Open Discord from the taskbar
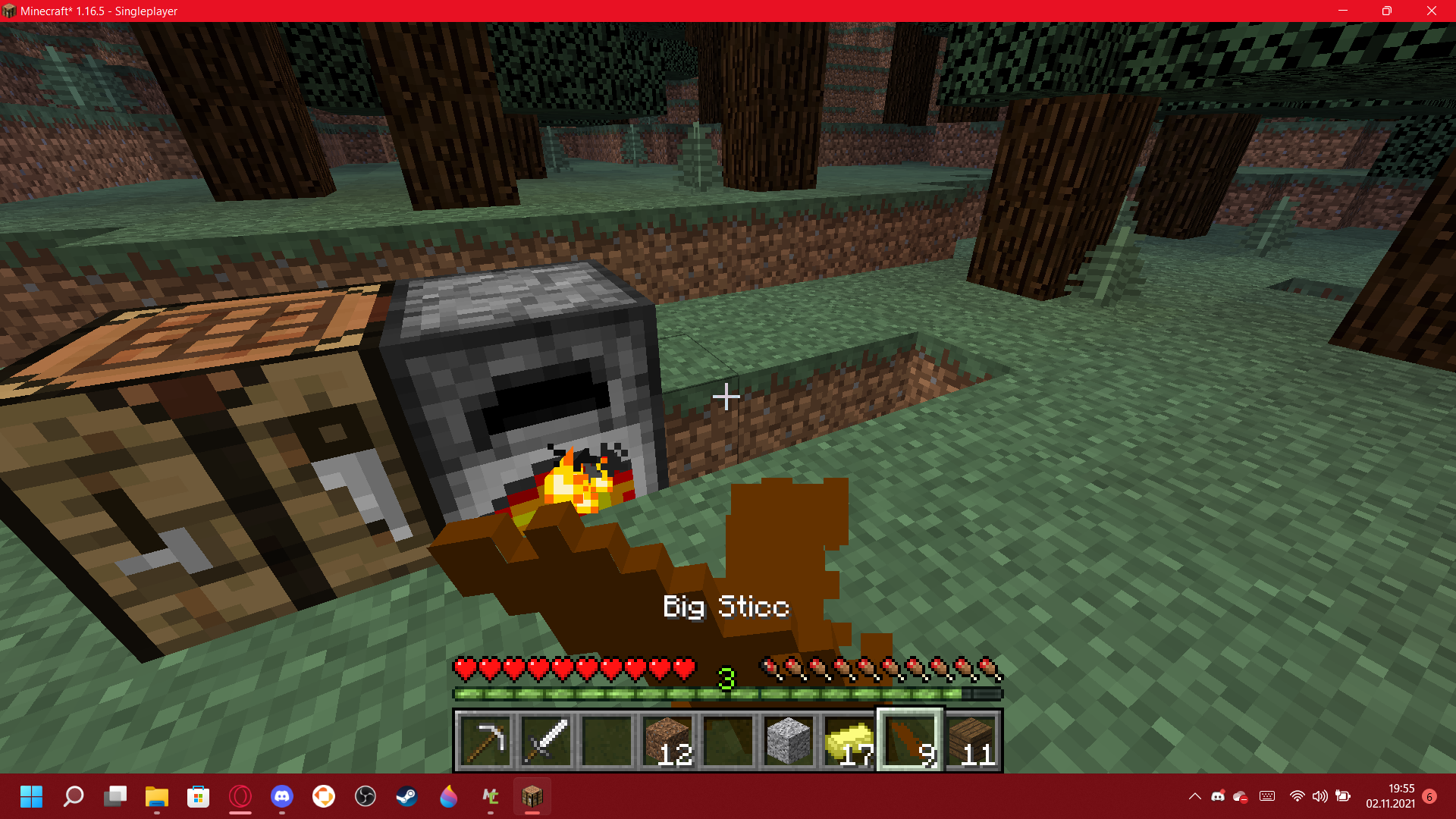The image size is (1456, 819). click(x=282, y=796)
